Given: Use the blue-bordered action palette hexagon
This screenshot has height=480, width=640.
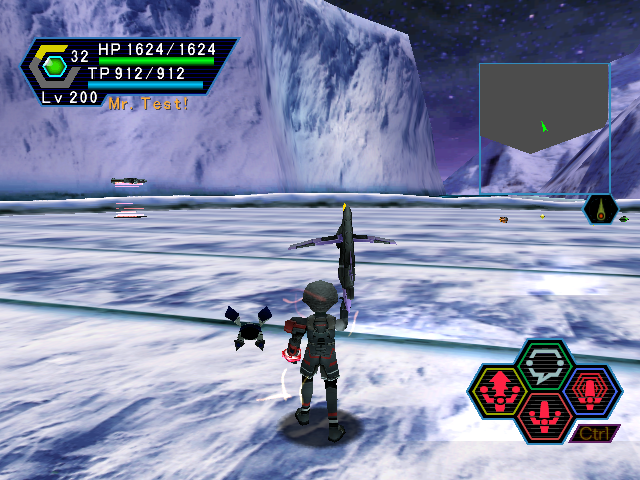Looking at the screenshot, I should [x=592, y=389].
